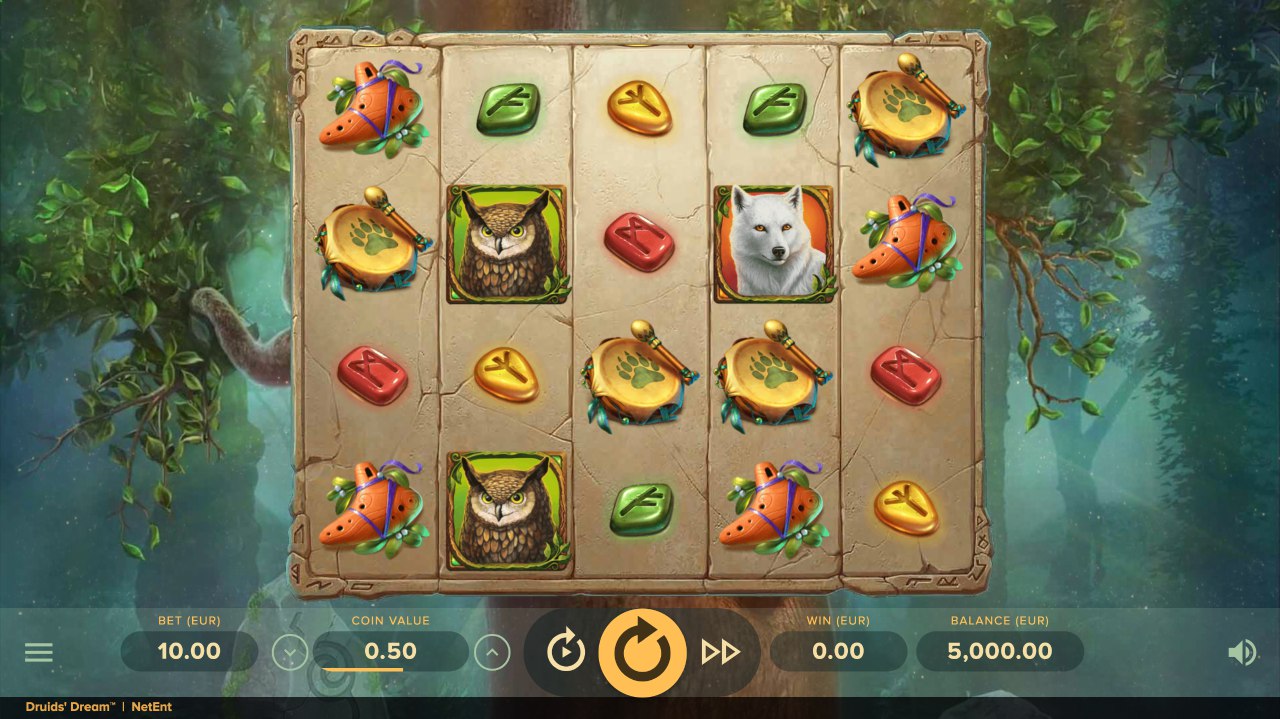Viewport: 1280px width, 719px height.
Task: Toggle the sound speaker icon
Action: [x=1241, y=653]
